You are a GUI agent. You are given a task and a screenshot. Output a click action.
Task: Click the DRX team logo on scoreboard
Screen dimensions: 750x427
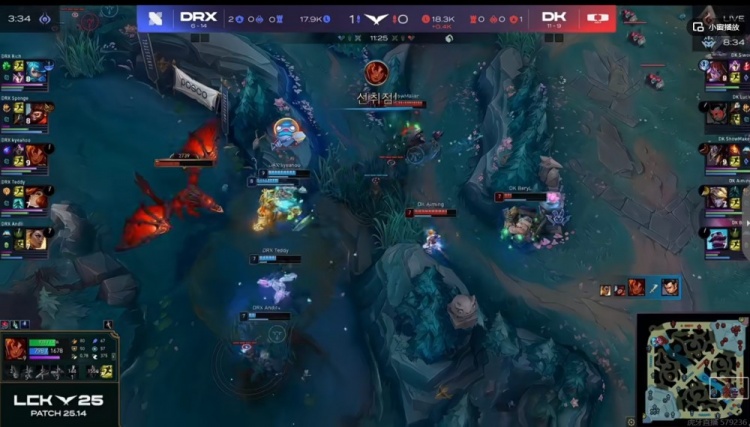point(155,18)
